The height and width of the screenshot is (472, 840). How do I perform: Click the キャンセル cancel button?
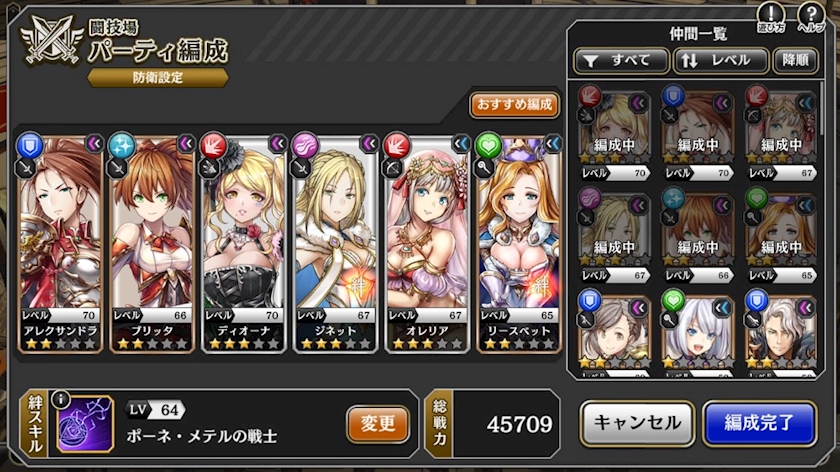pyautogui.click(x=637, y=423)
